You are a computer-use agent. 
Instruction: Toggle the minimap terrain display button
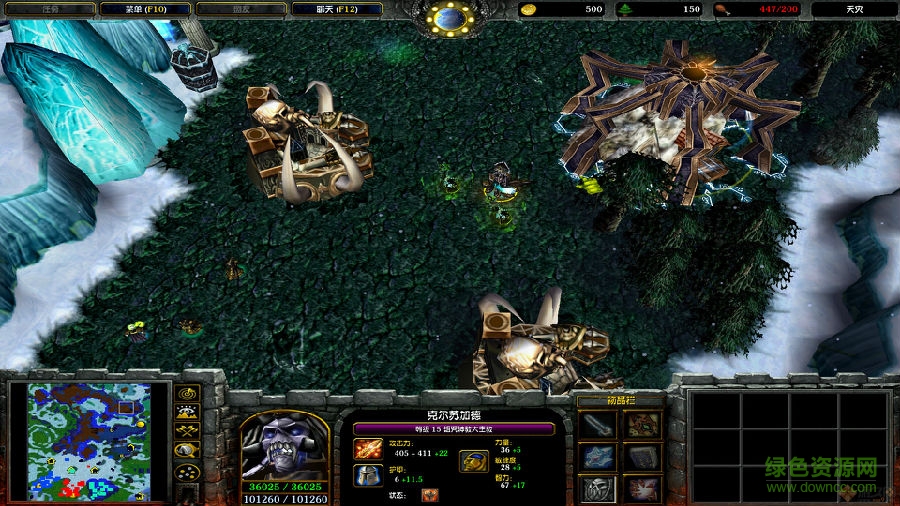coord(187,411)
